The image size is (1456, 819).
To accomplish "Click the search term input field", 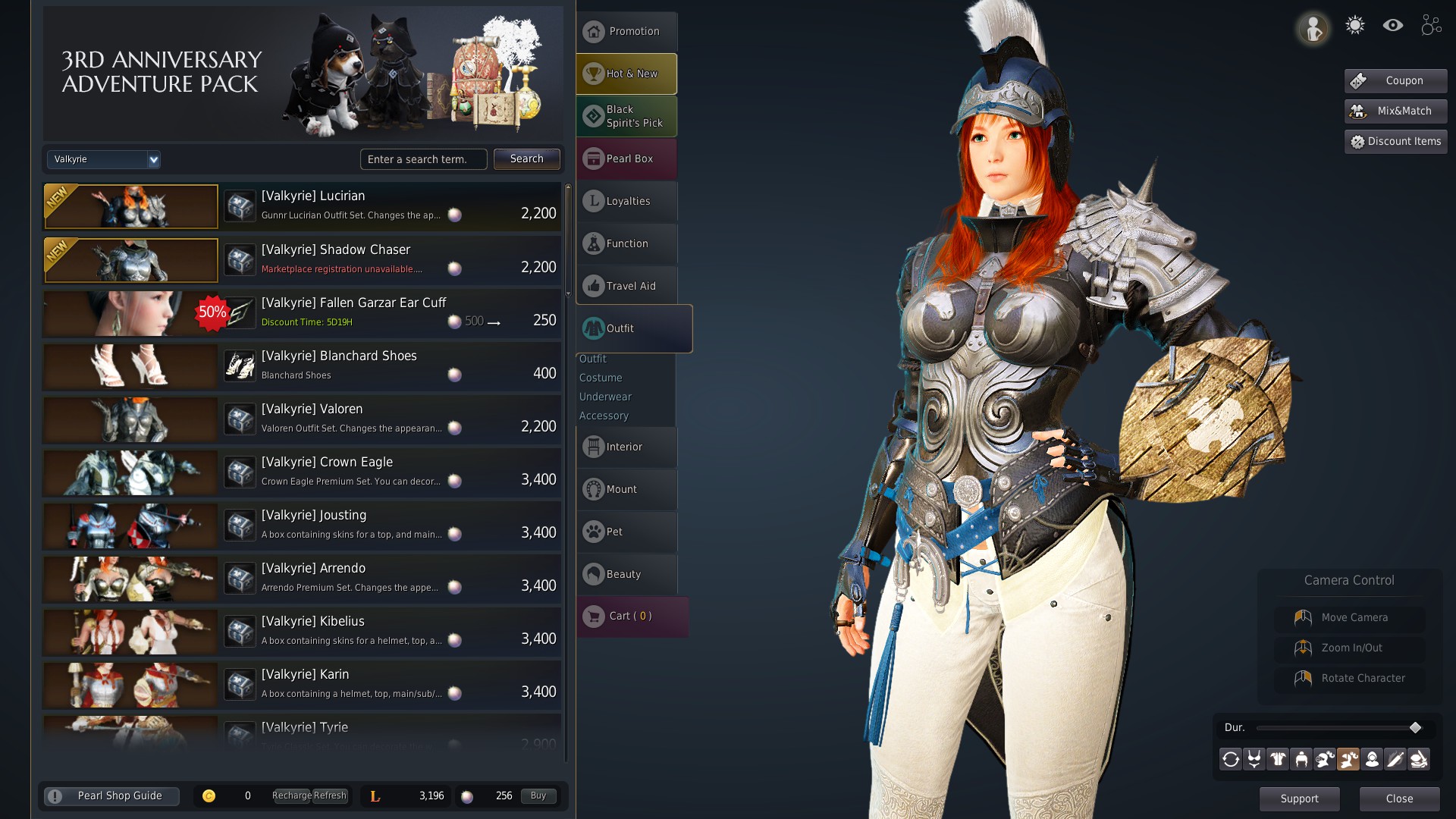I will tap(423, 159).
